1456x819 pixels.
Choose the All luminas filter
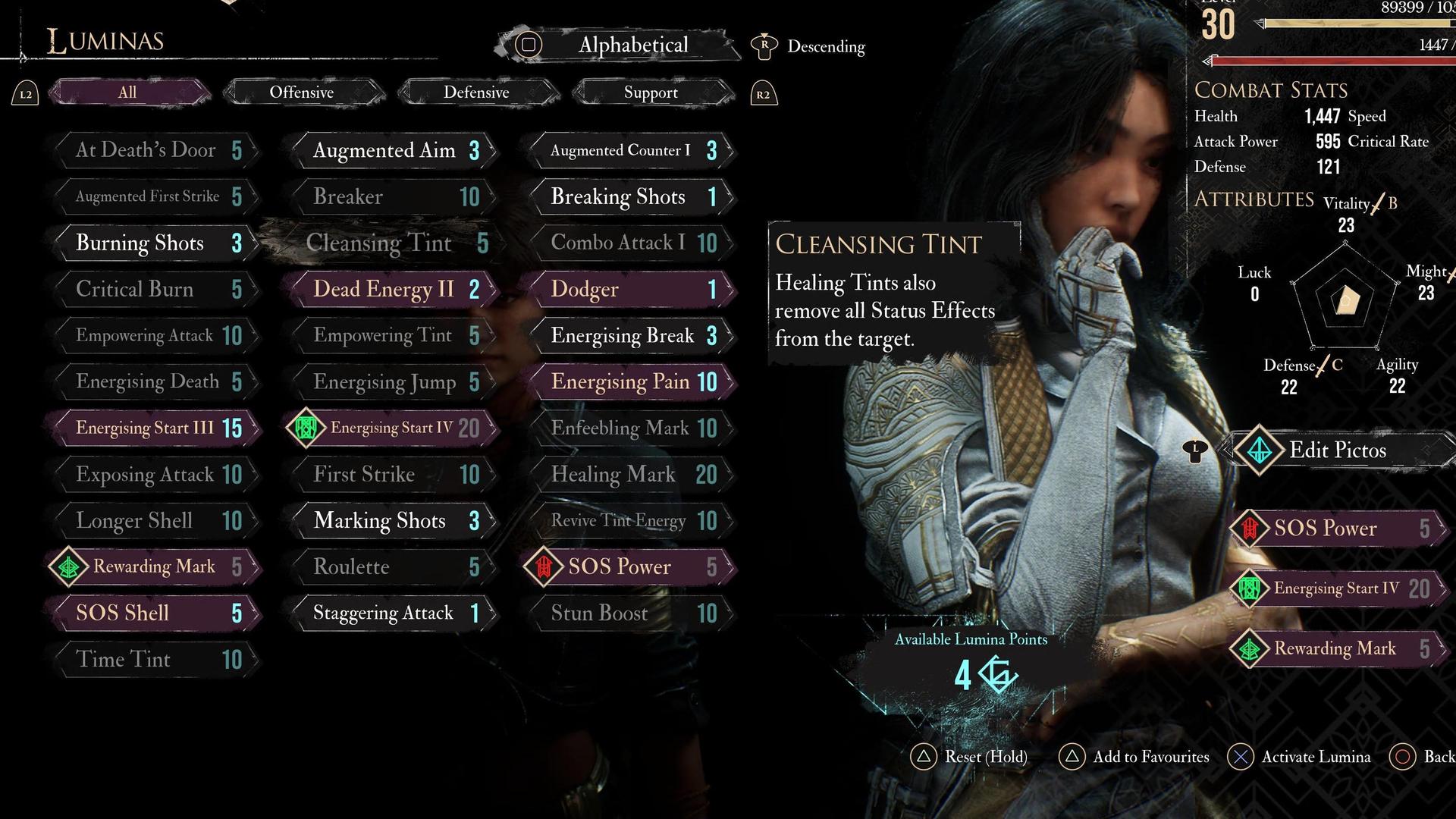pos(127,93)
